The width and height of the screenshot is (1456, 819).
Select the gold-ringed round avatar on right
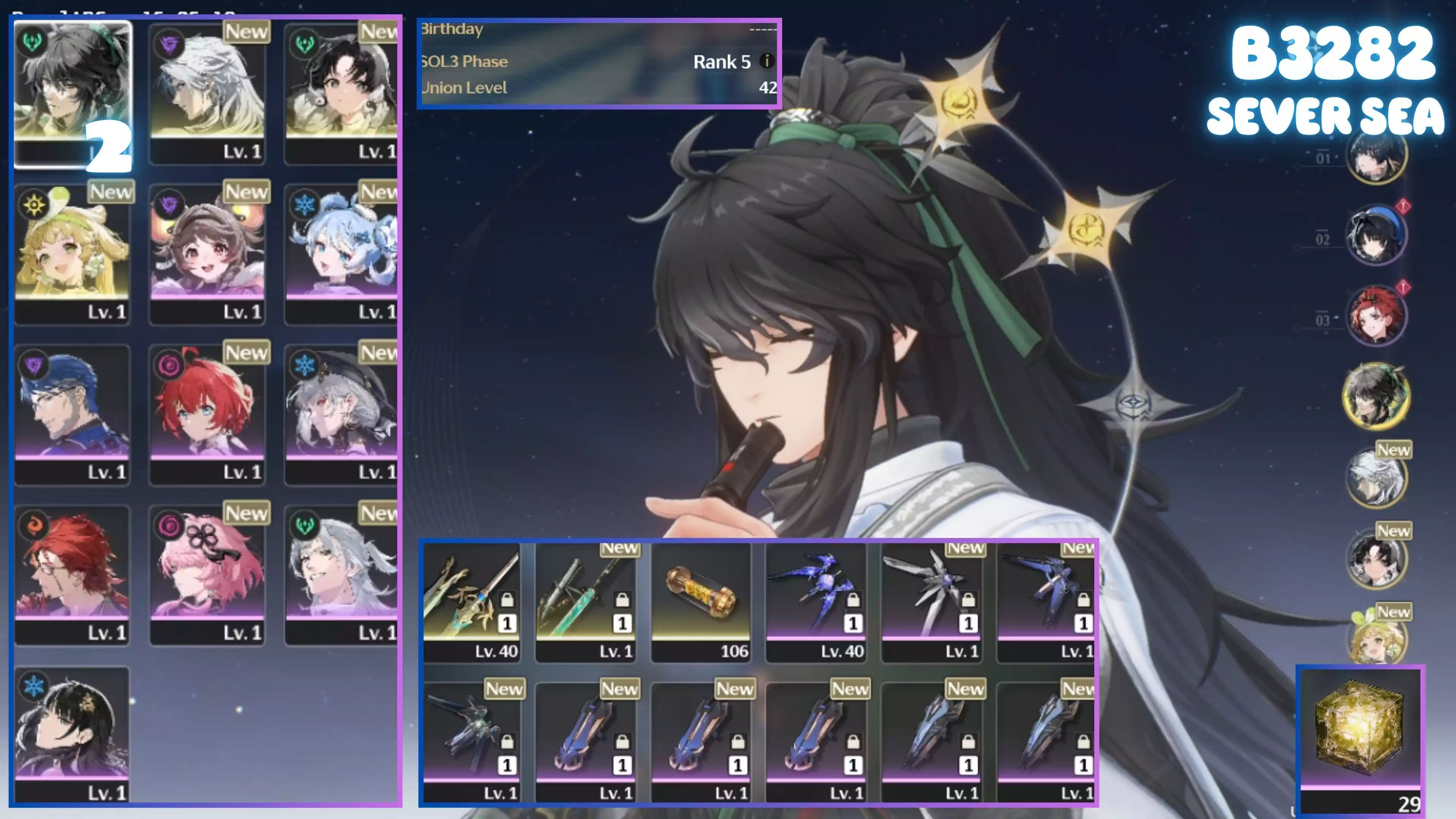[1376, 395]
